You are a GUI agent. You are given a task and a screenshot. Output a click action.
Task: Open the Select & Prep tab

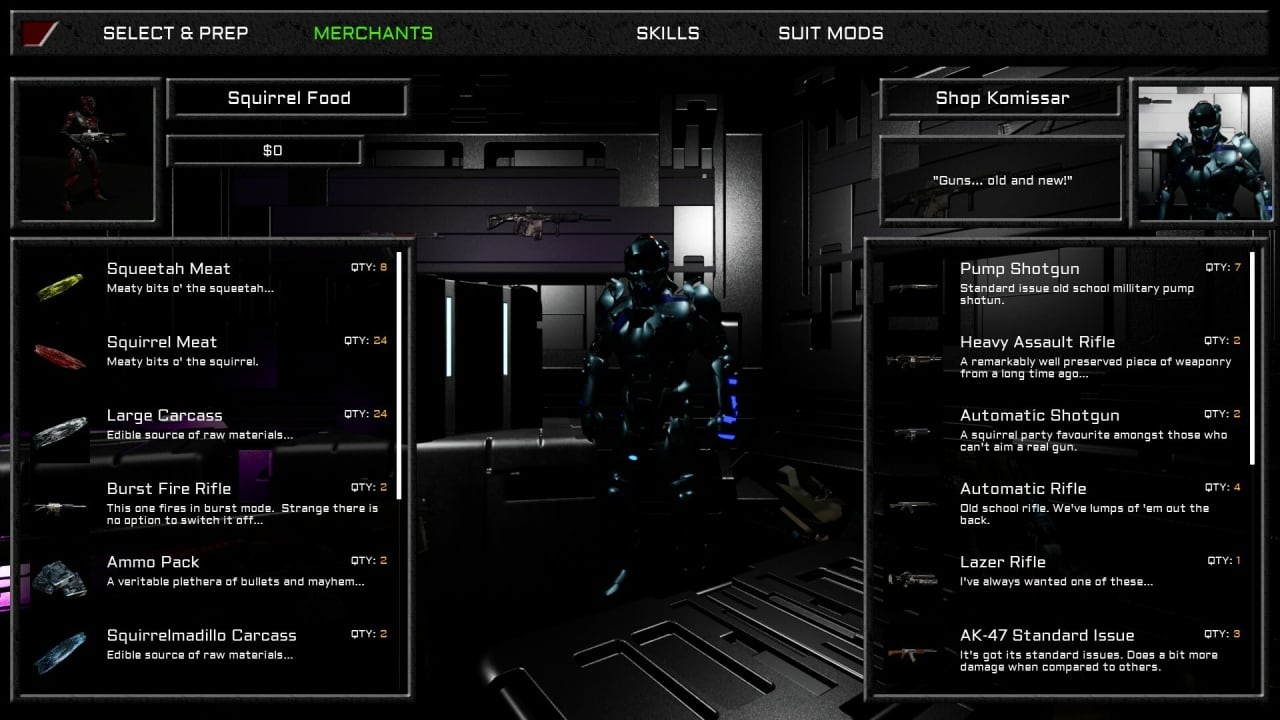click(x=175, y=33)
